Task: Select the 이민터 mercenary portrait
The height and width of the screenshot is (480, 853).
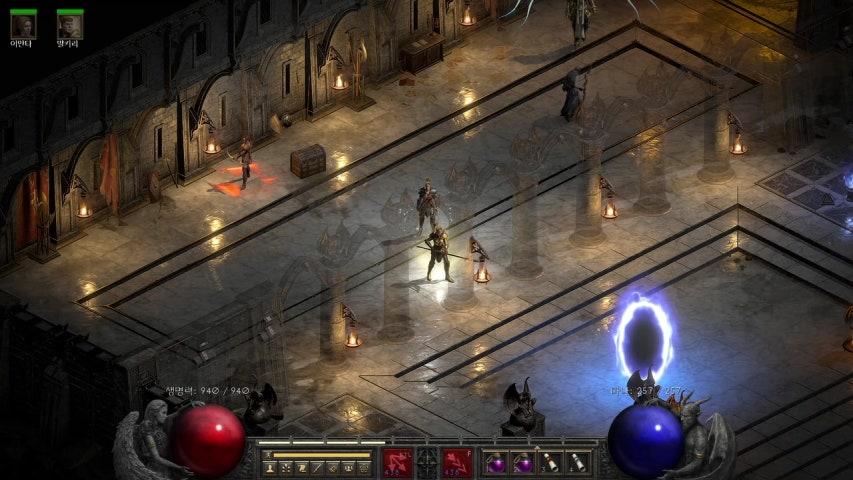Action: pyautogui.click(x=23, y=25)
